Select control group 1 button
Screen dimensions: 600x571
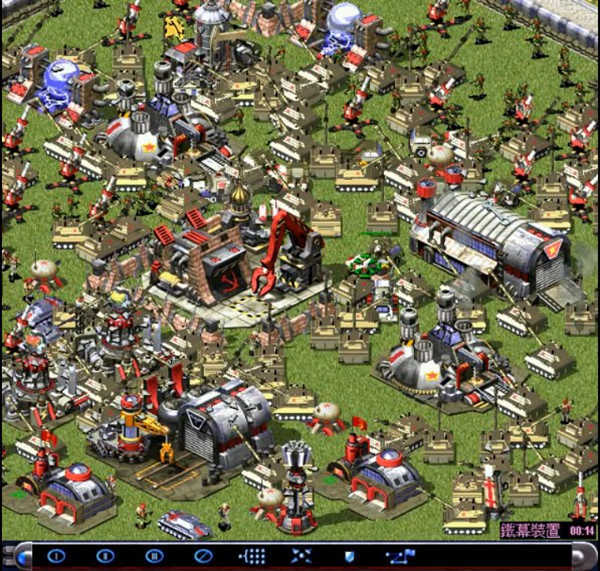(56, 555)
